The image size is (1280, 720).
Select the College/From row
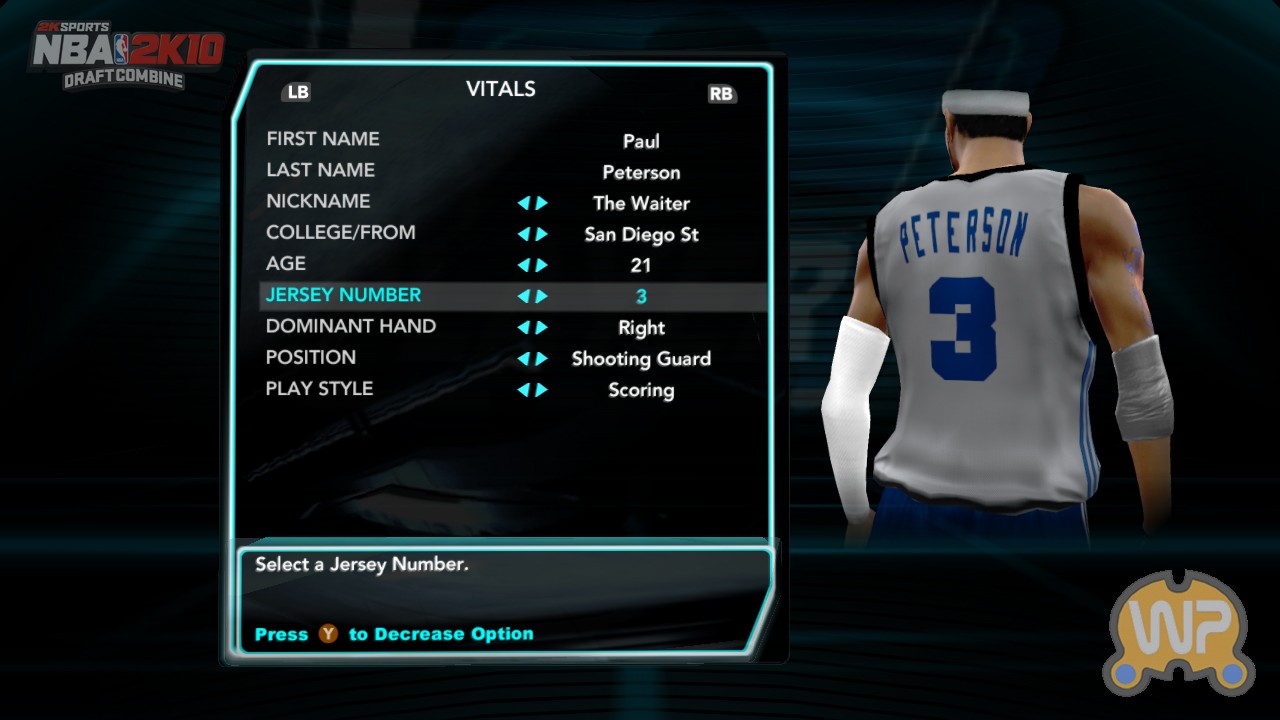coord(341,233)
